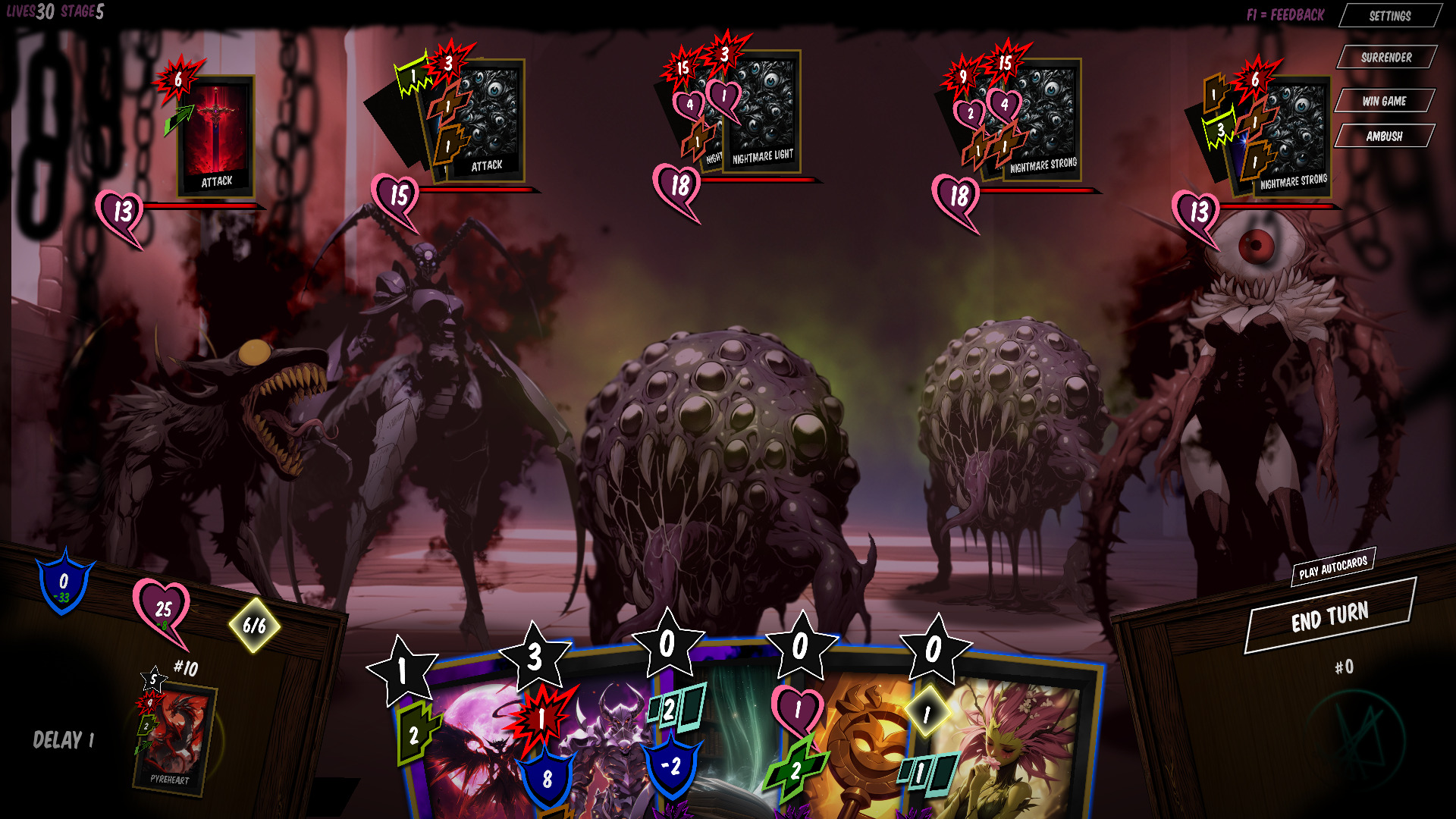Viewport: 1456px width, 819px height.
Task: Inspect the red sword Attack intent card
Action: pos(216,136)
